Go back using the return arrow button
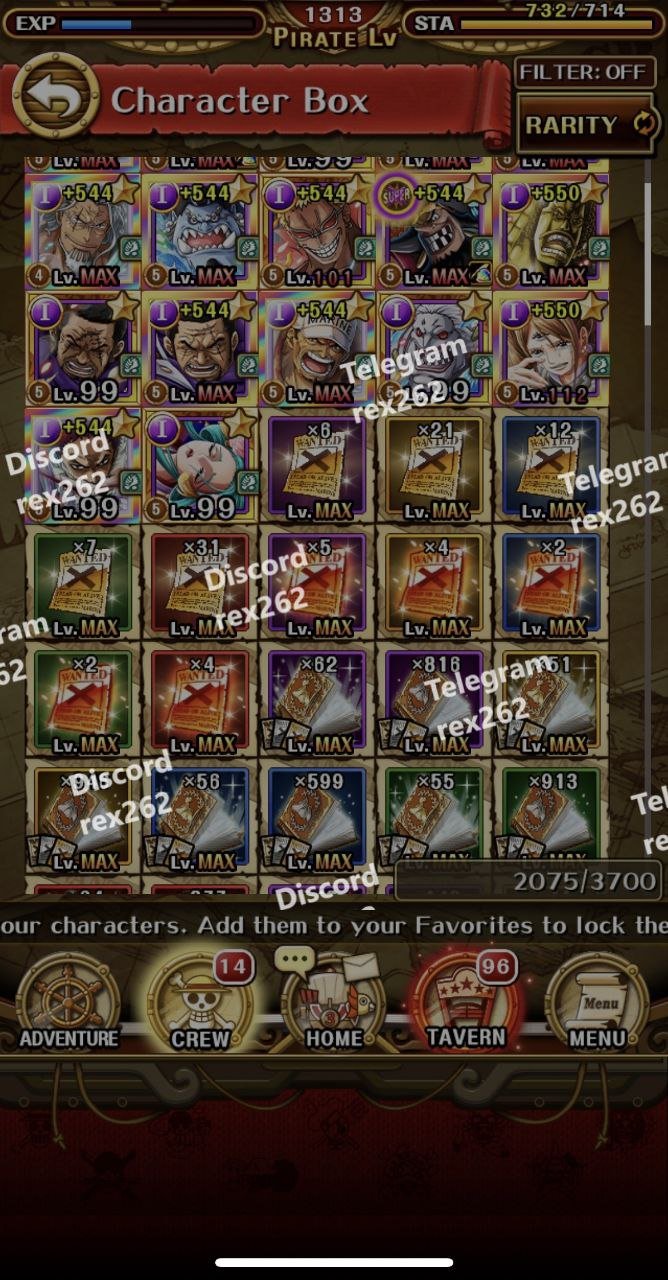Viewport: 668px width, 1280px height. point(55,98)
